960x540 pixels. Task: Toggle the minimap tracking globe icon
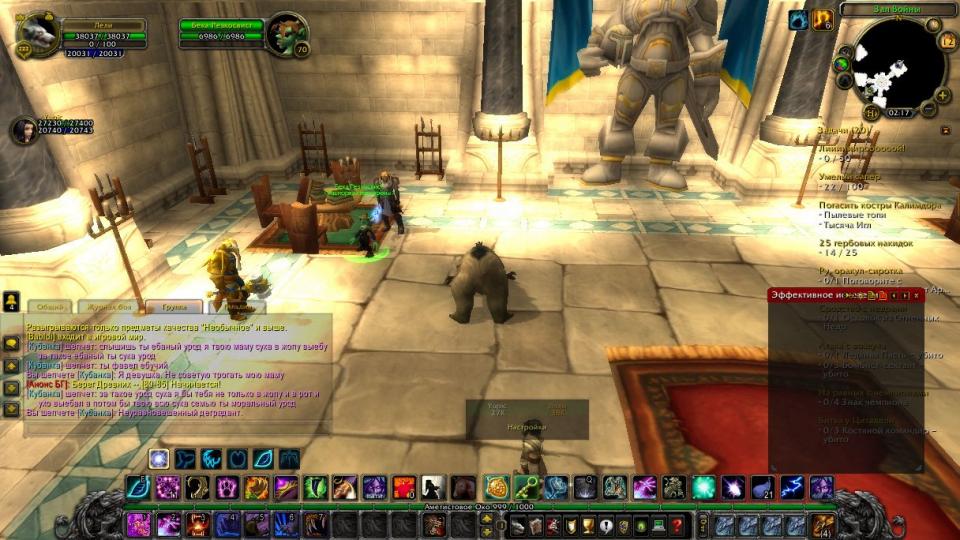point(842,65)
